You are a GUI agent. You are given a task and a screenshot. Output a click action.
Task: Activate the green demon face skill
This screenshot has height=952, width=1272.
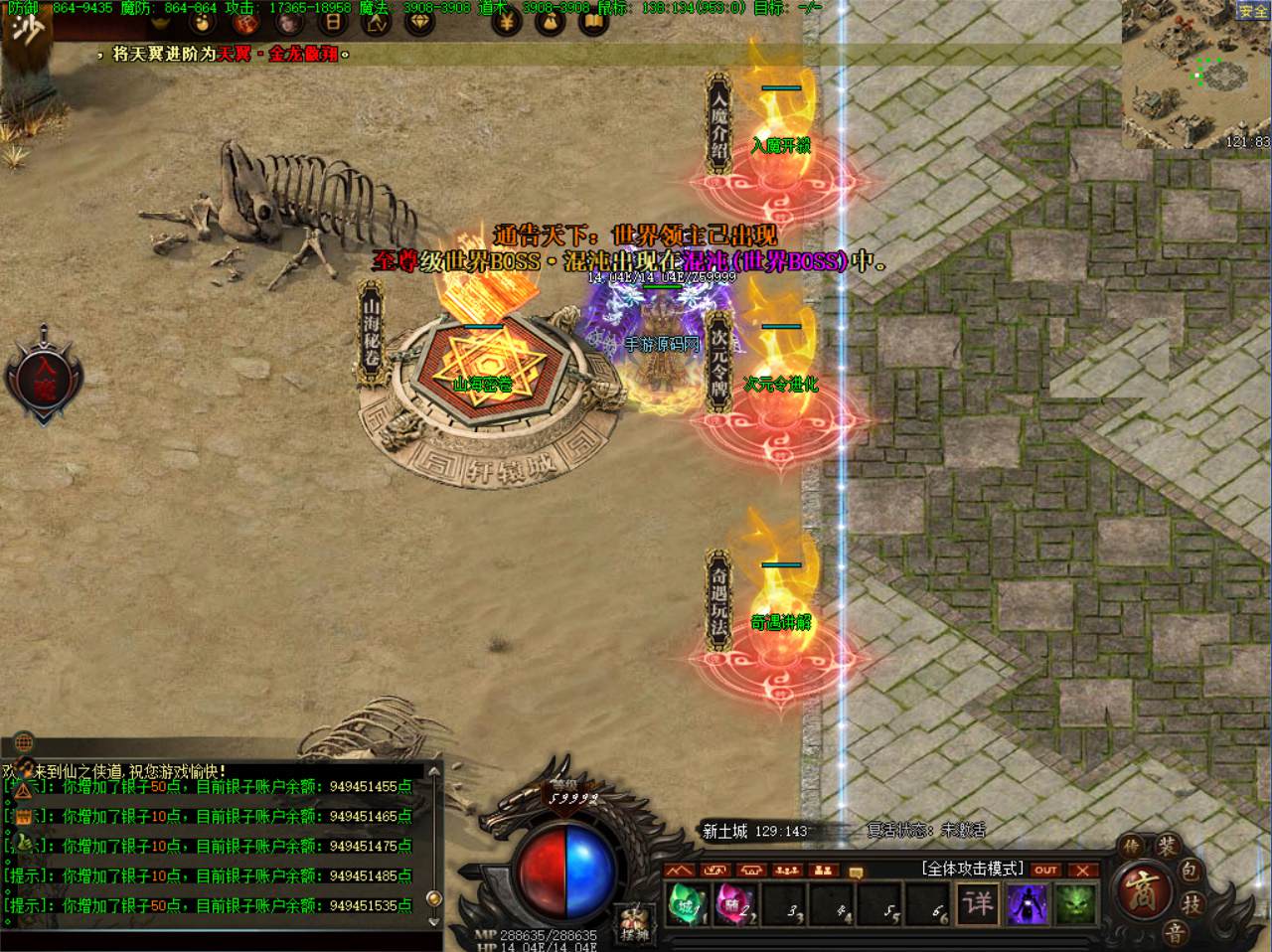[x=1073, y=904]
